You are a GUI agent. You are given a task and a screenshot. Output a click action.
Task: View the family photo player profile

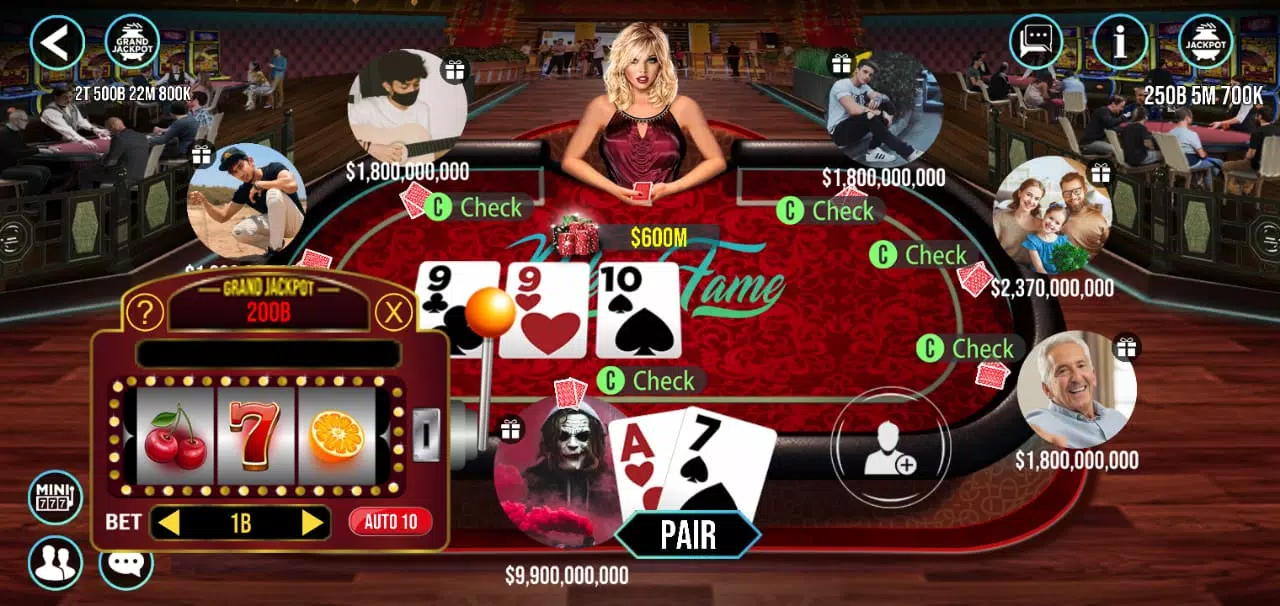click(1051, 215)
